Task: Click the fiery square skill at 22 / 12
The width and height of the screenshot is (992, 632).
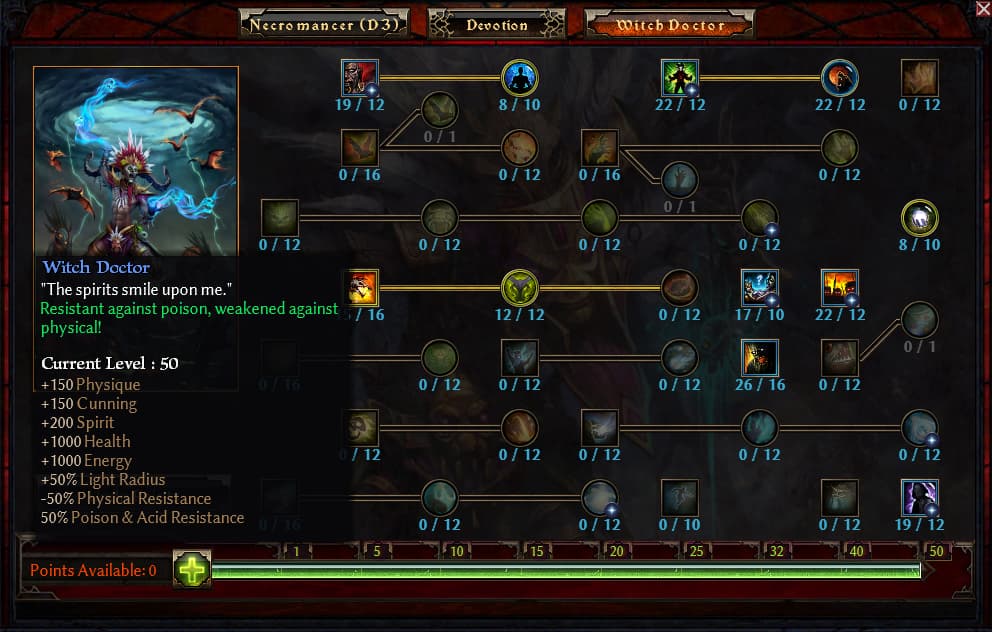Action: click(x=840, y=288)
